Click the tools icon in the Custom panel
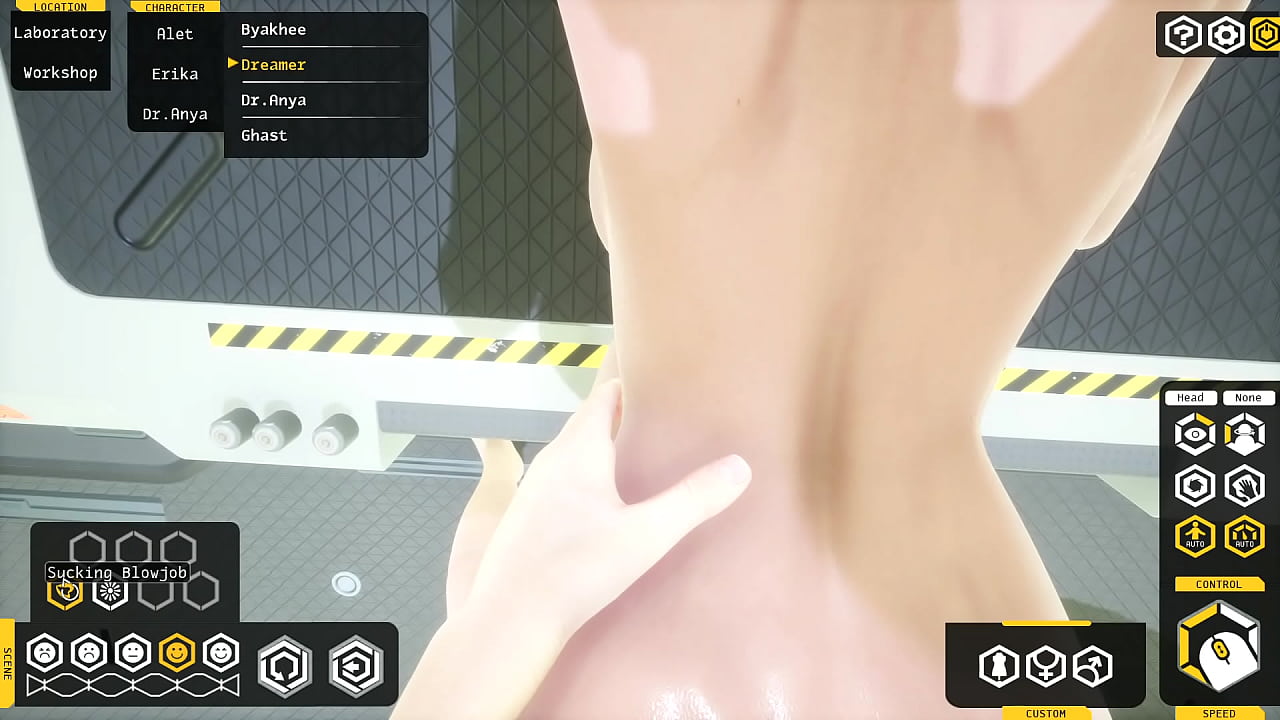Viewport: 1280px width, 720px height. click(x=1092, y=666)
